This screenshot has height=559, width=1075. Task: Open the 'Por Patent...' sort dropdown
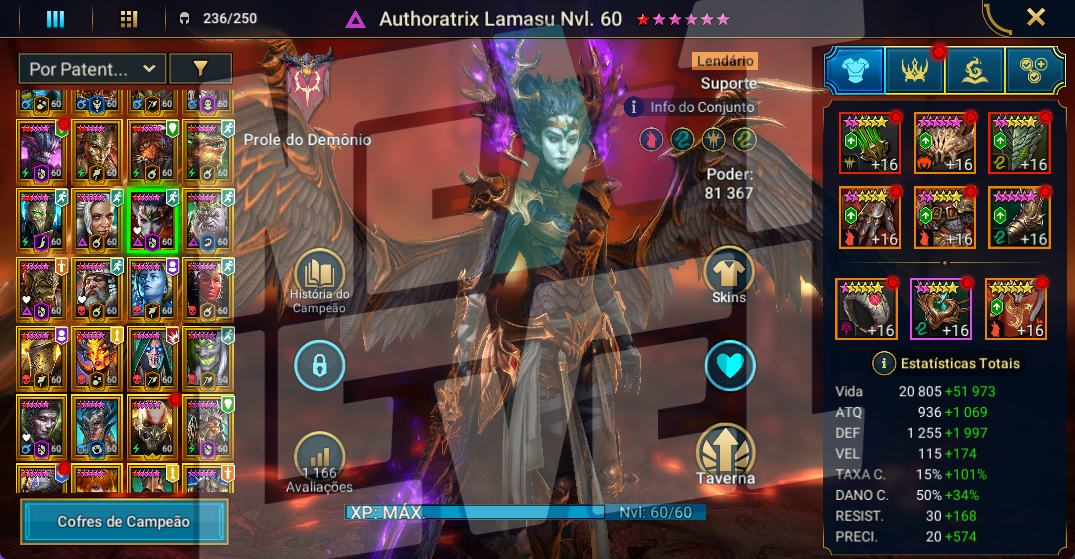[91, 69]
